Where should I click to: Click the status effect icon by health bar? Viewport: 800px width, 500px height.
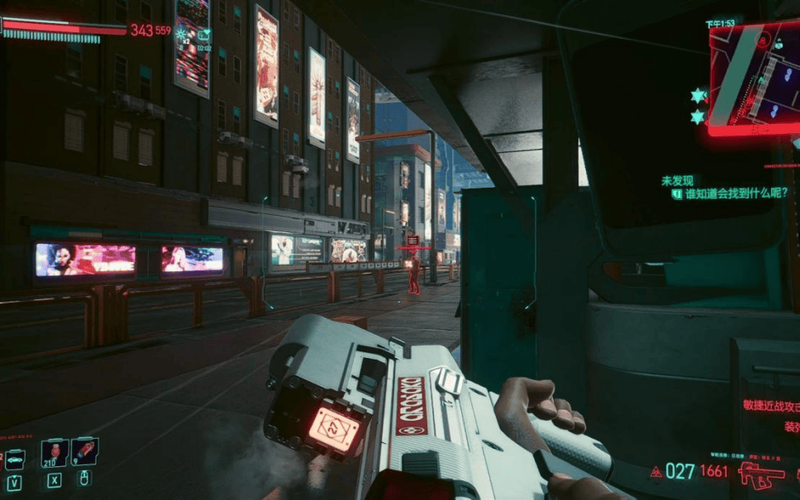click(x=183, y=33)
